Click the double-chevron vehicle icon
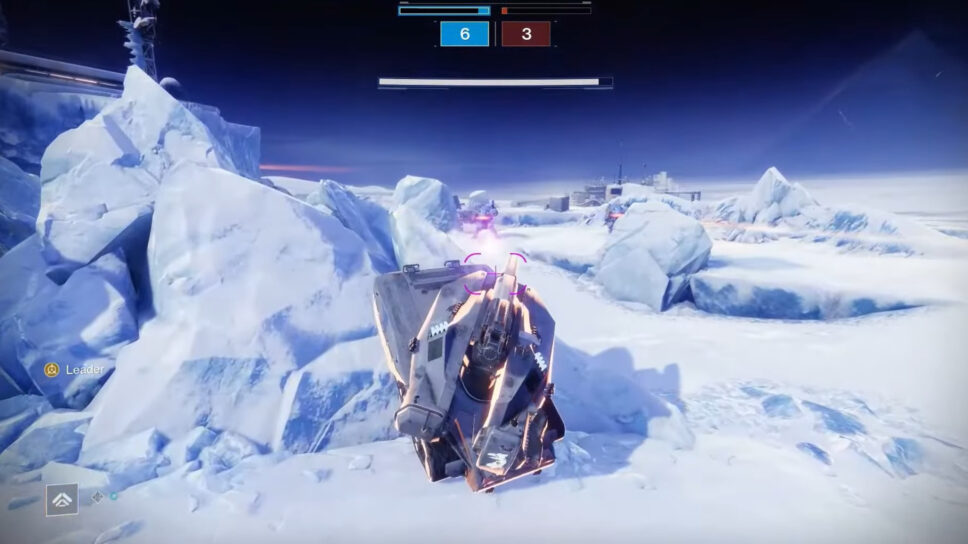 click(61, 499)
